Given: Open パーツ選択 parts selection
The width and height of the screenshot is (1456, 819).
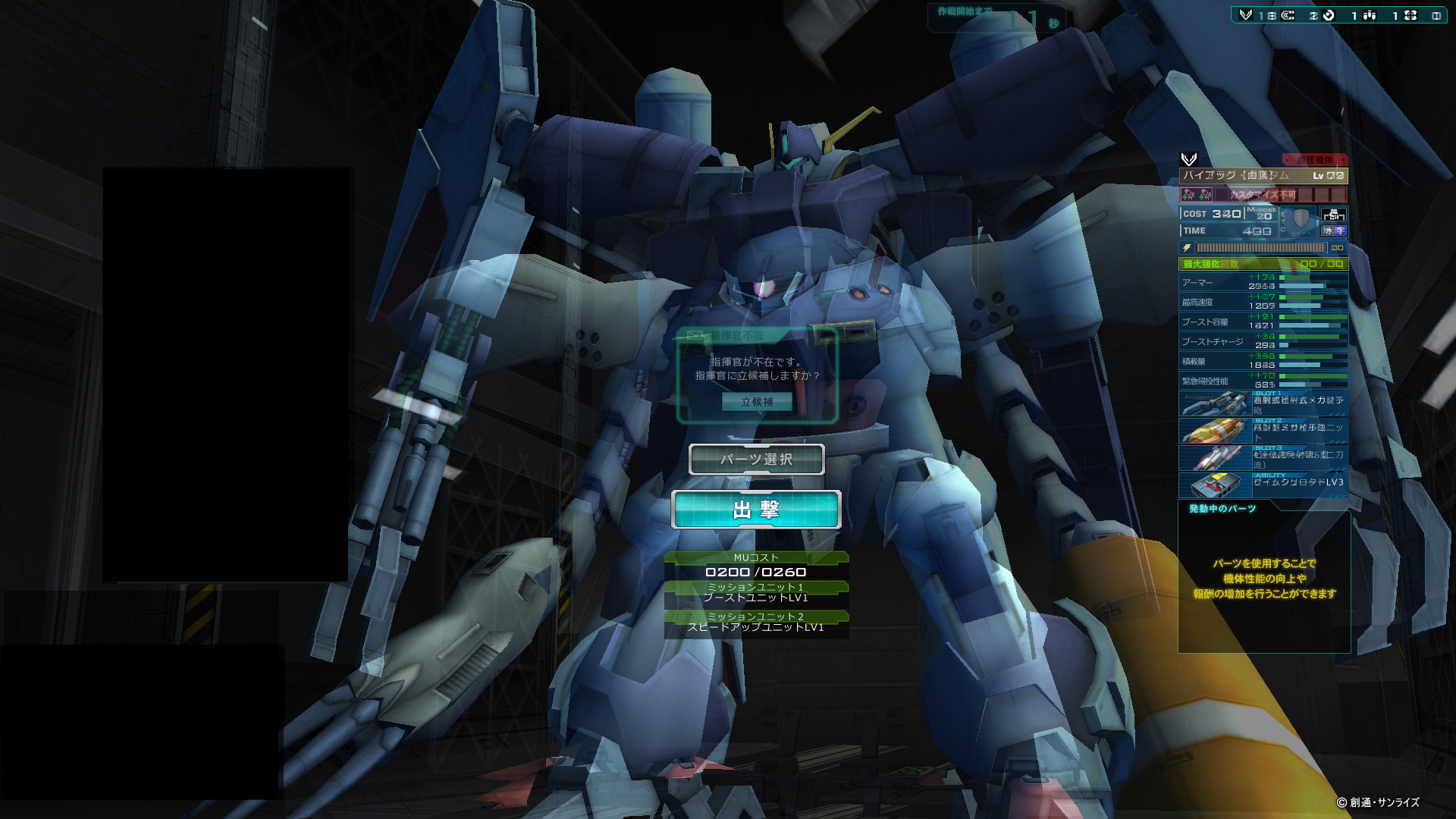Looking at the screenshot, I should click(x=756, y=460).
